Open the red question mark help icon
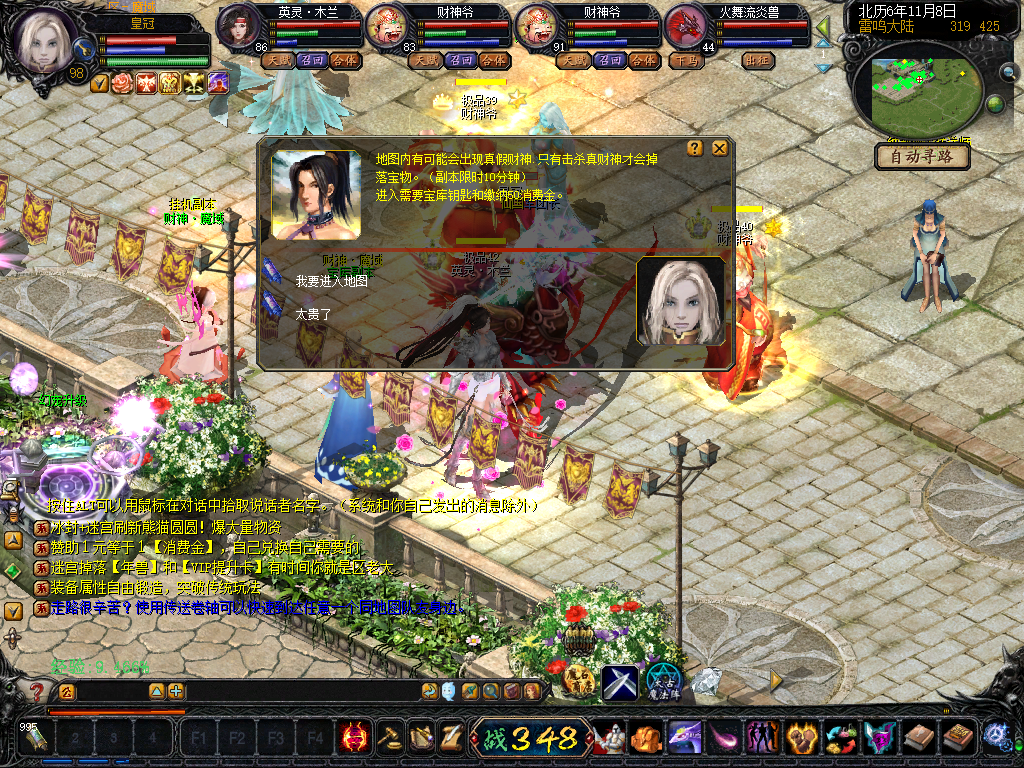This screenshot has height=768, width=1024. [x=37, y=691]
